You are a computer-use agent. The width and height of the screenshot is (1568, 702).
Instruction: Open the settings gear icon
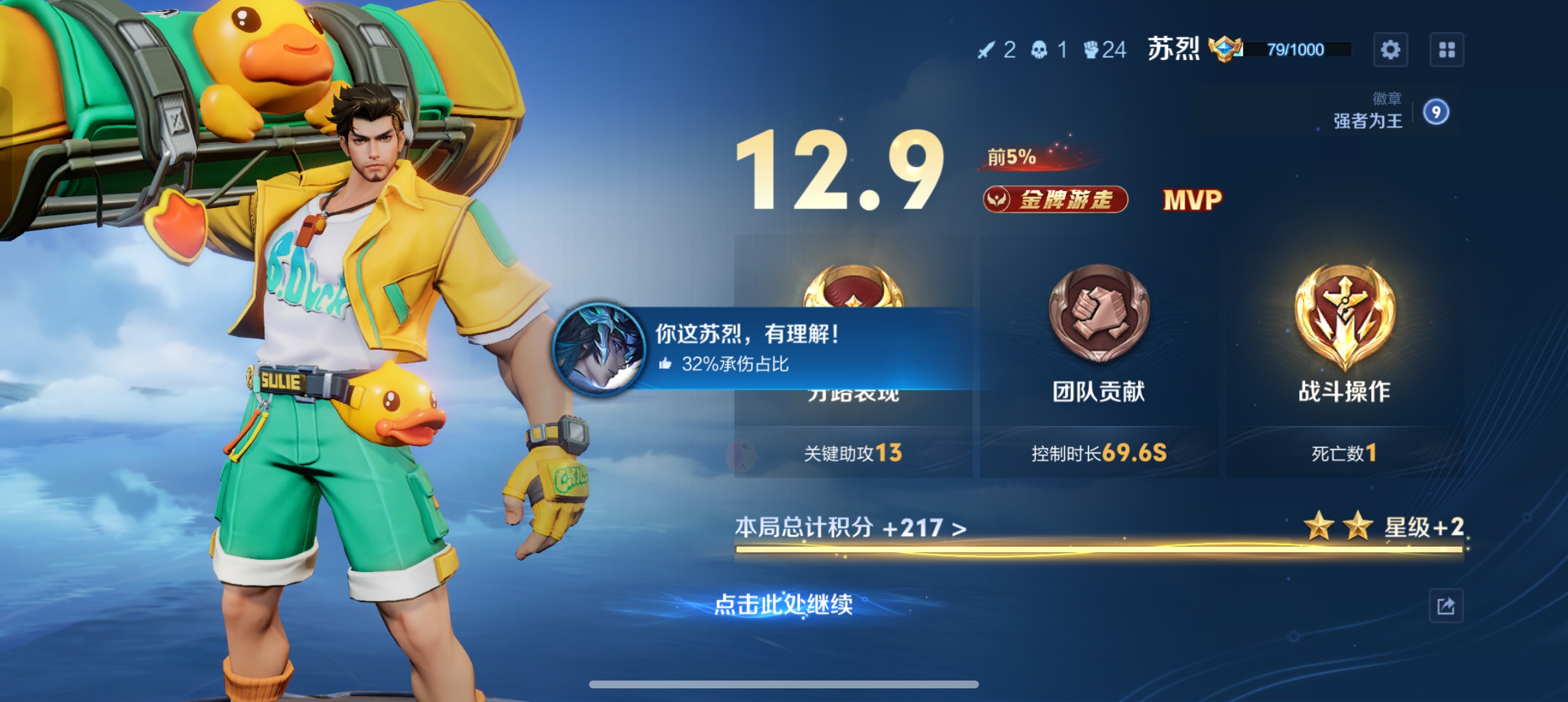point(1390,49)
